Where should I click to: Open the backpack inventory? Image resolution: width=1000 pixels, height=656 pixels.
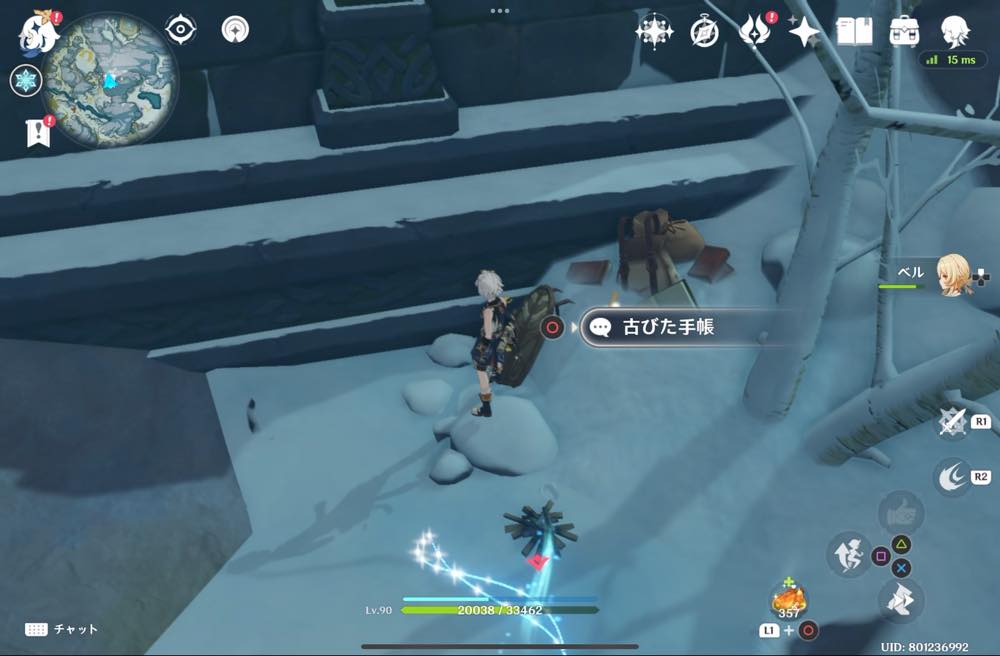(x=904, y=32)
